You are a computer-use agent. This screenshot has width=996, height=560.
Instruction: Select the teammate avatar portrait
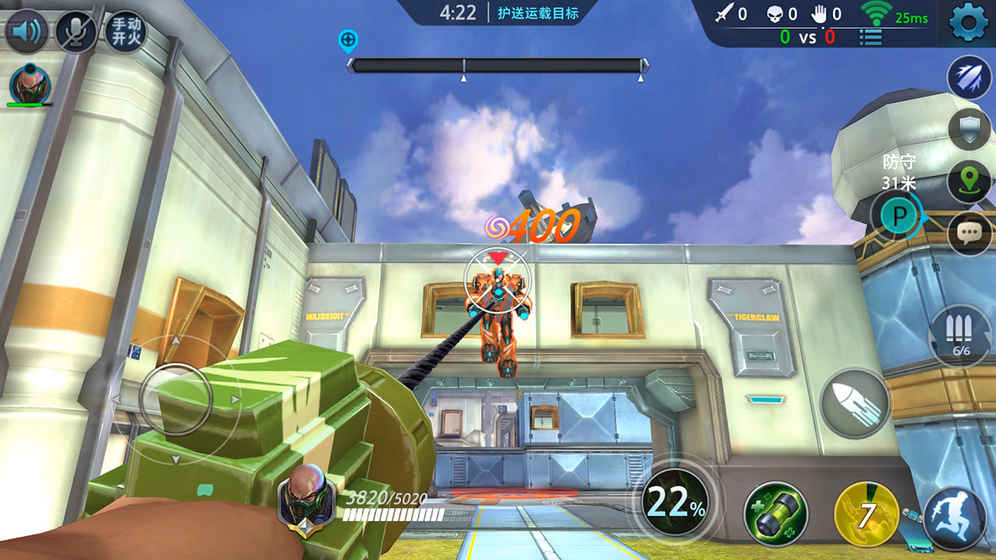29,84
